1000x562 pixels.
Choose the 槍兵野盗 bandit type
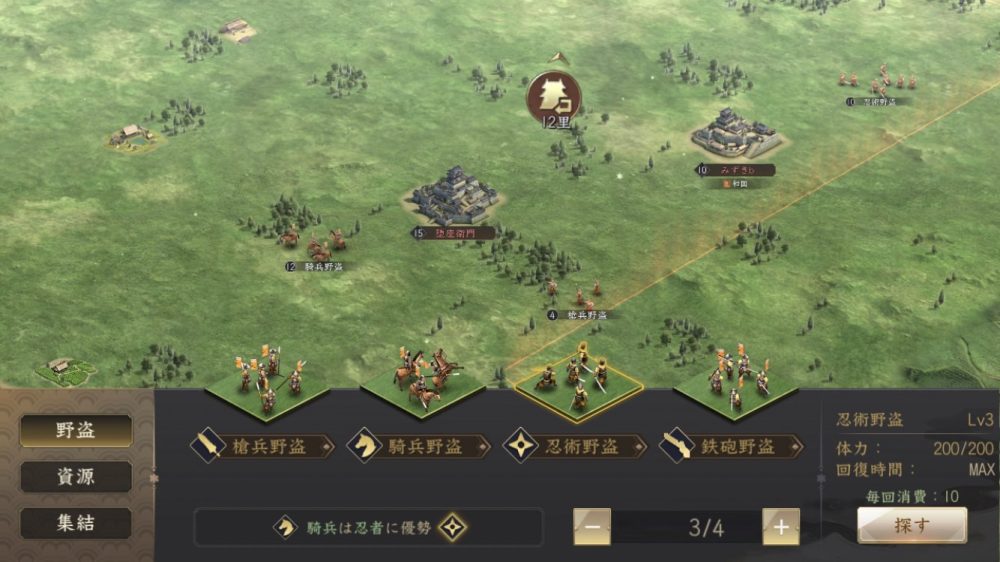click(x=262, y=446)
